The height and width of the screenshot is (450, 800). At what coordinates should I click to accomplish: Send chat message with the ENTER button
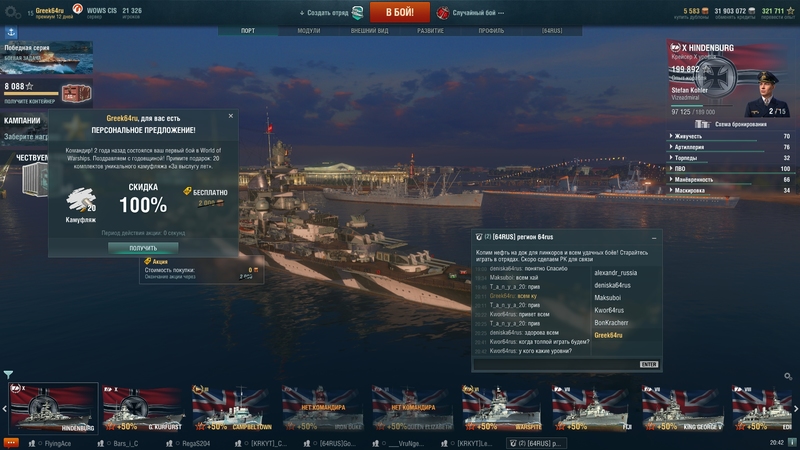pos(648,364)
